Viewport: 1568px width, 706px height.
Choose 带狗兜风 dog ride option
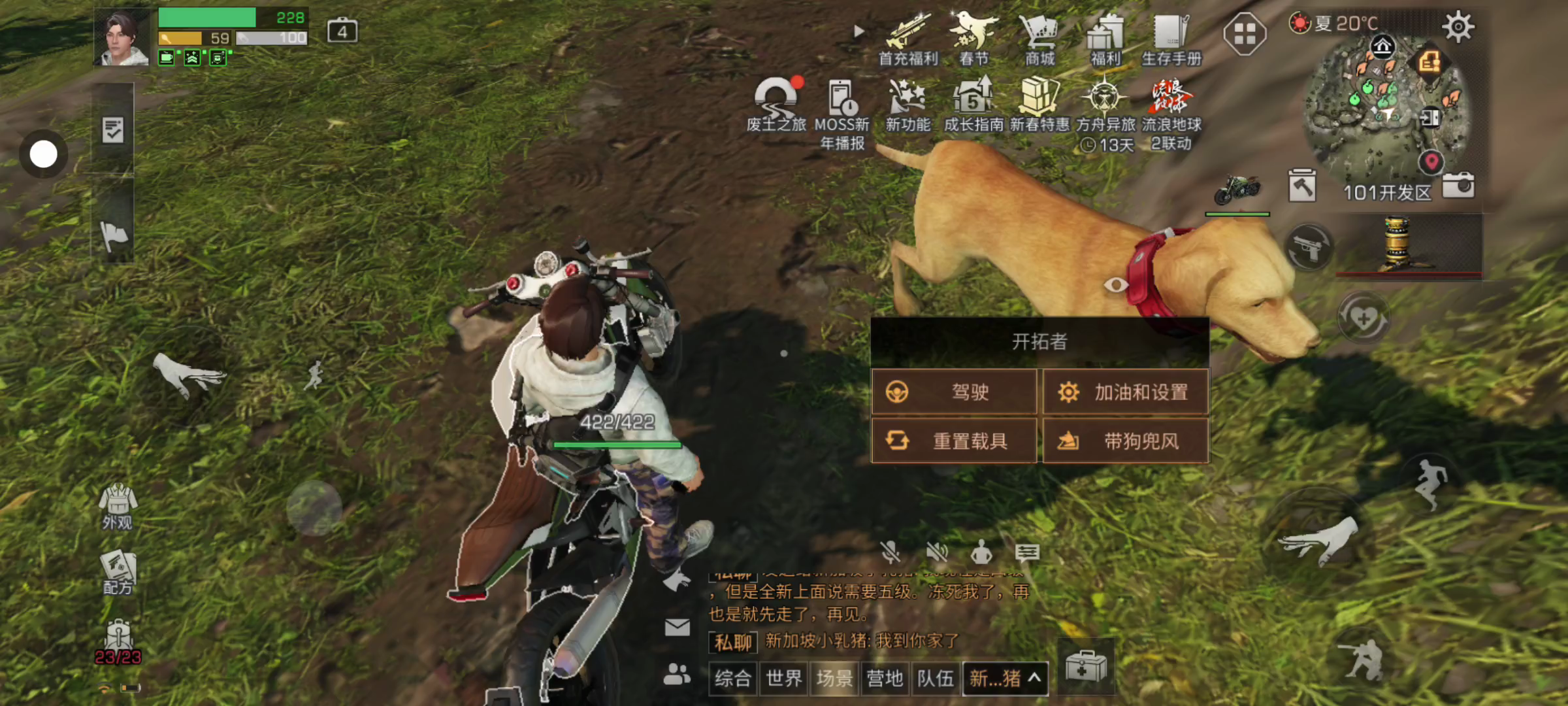(1125, 441)
